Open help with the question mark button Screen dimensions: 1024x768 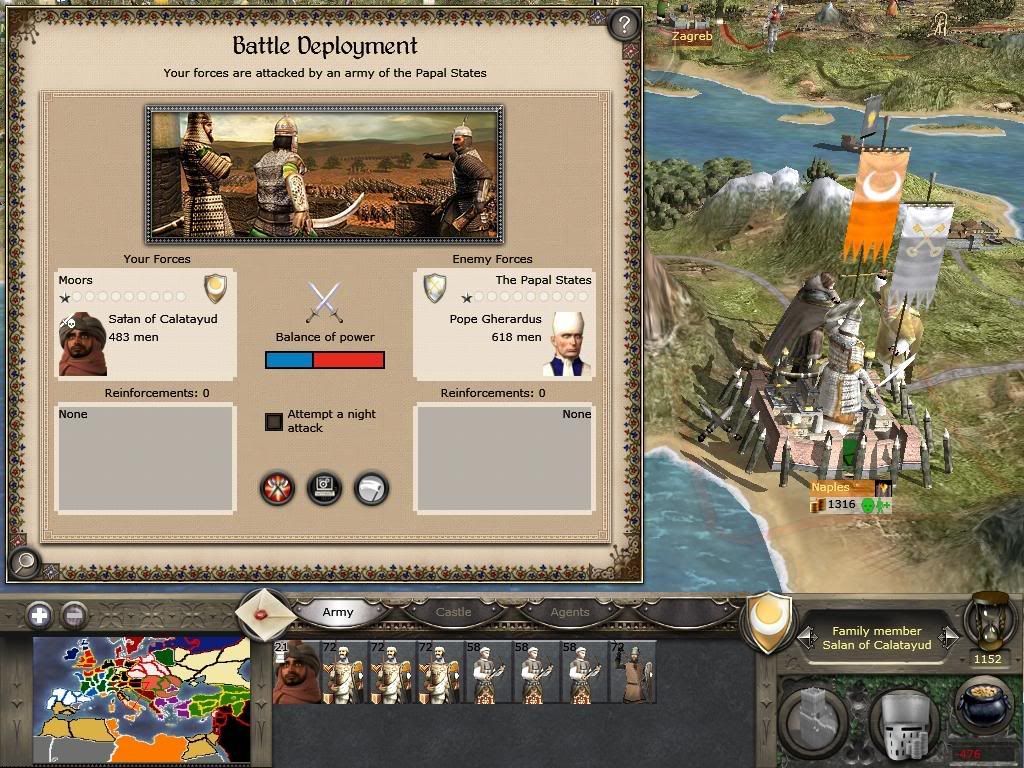click(624, 24)
